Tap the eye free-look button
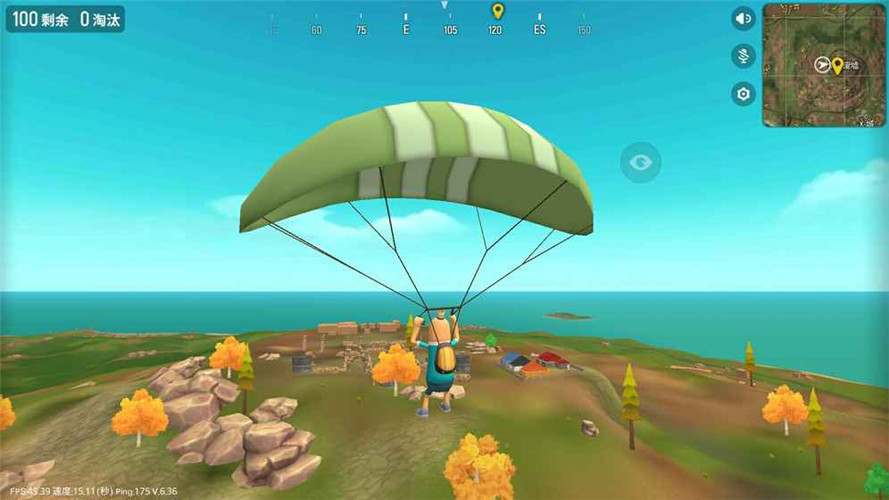Image resolution: width=889 pixels, height=500 pixels. pyautogui.click(x=640, y=162)
